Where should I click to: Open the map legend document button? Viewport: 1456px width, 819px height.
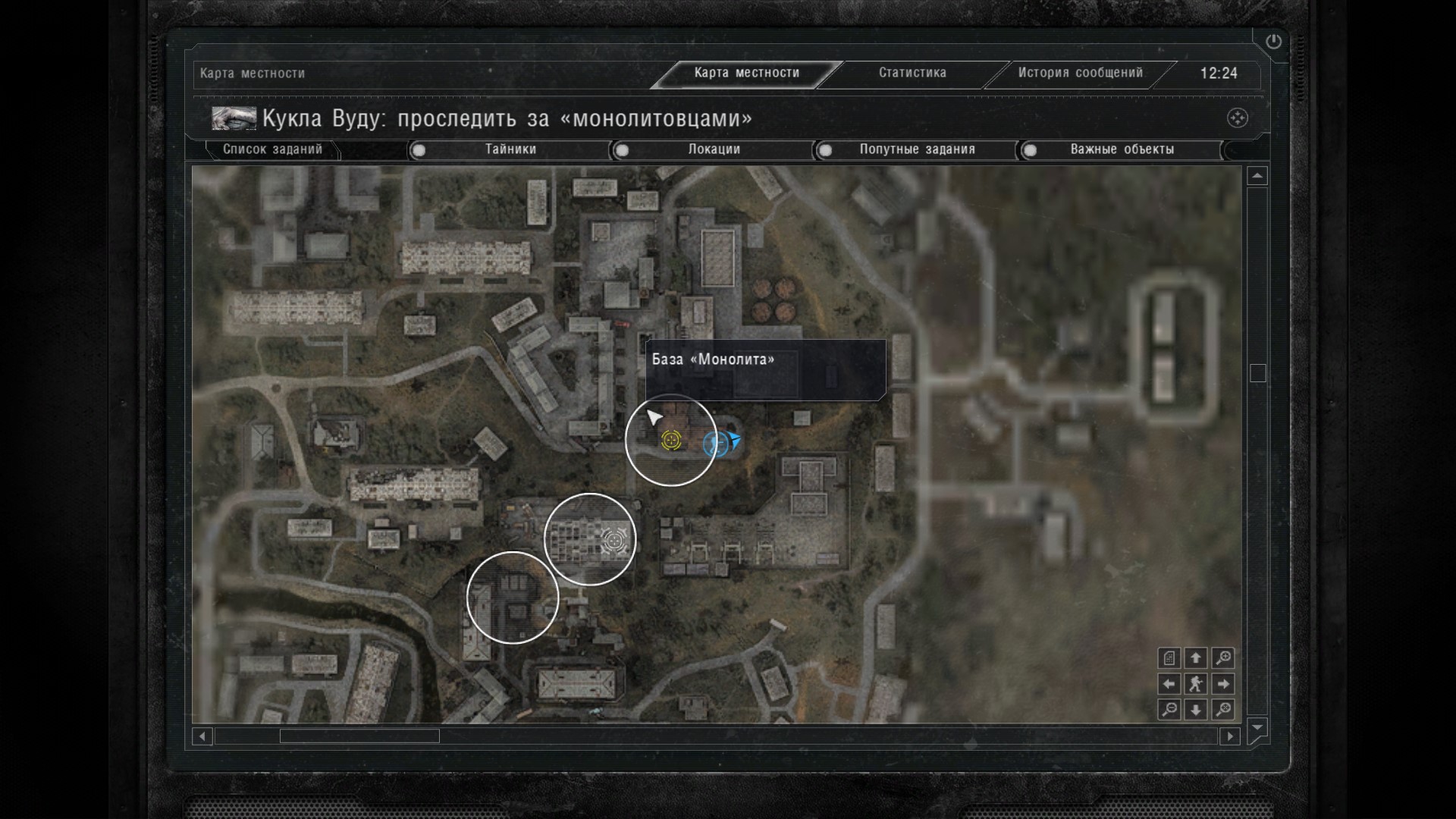pos(1169,658)
